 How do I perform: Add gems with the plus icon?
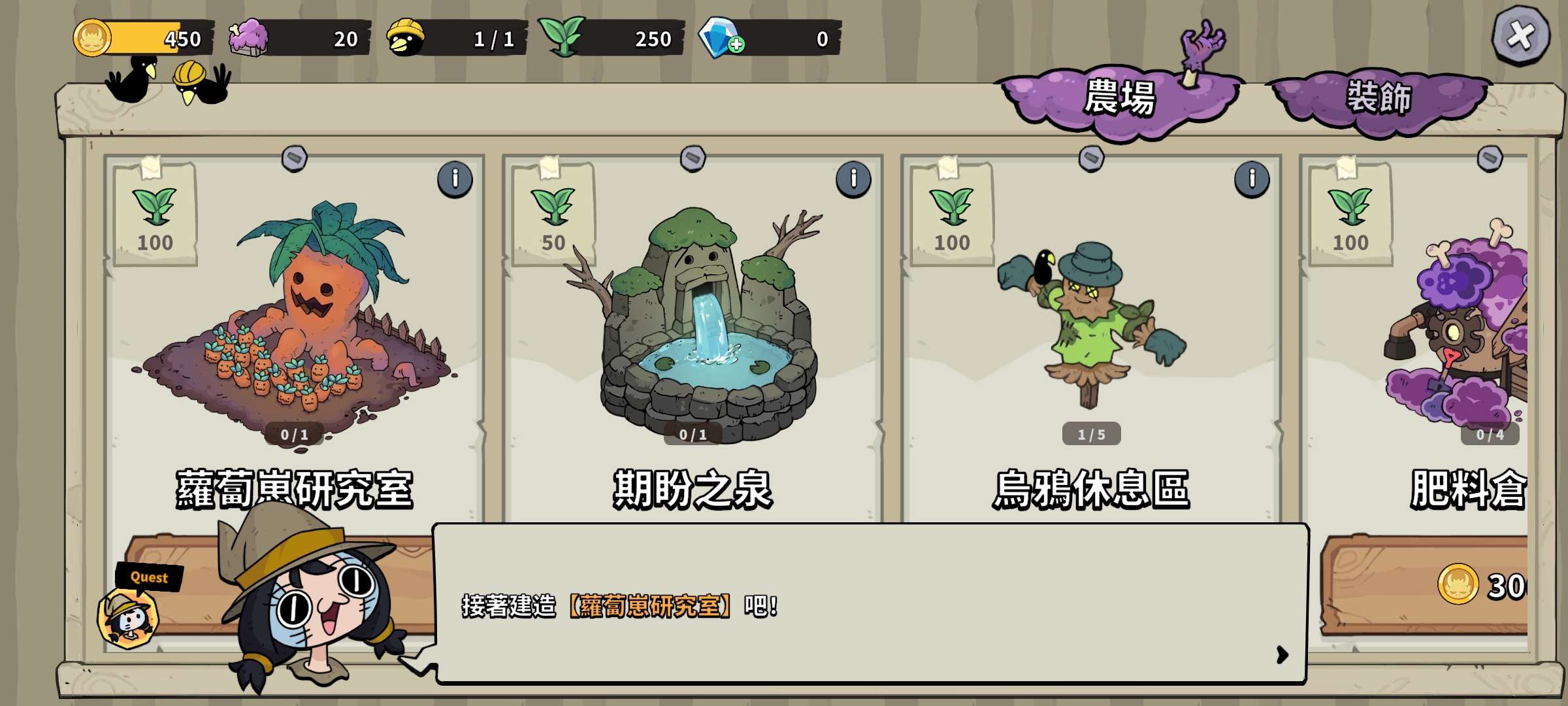tap(736, 44)
